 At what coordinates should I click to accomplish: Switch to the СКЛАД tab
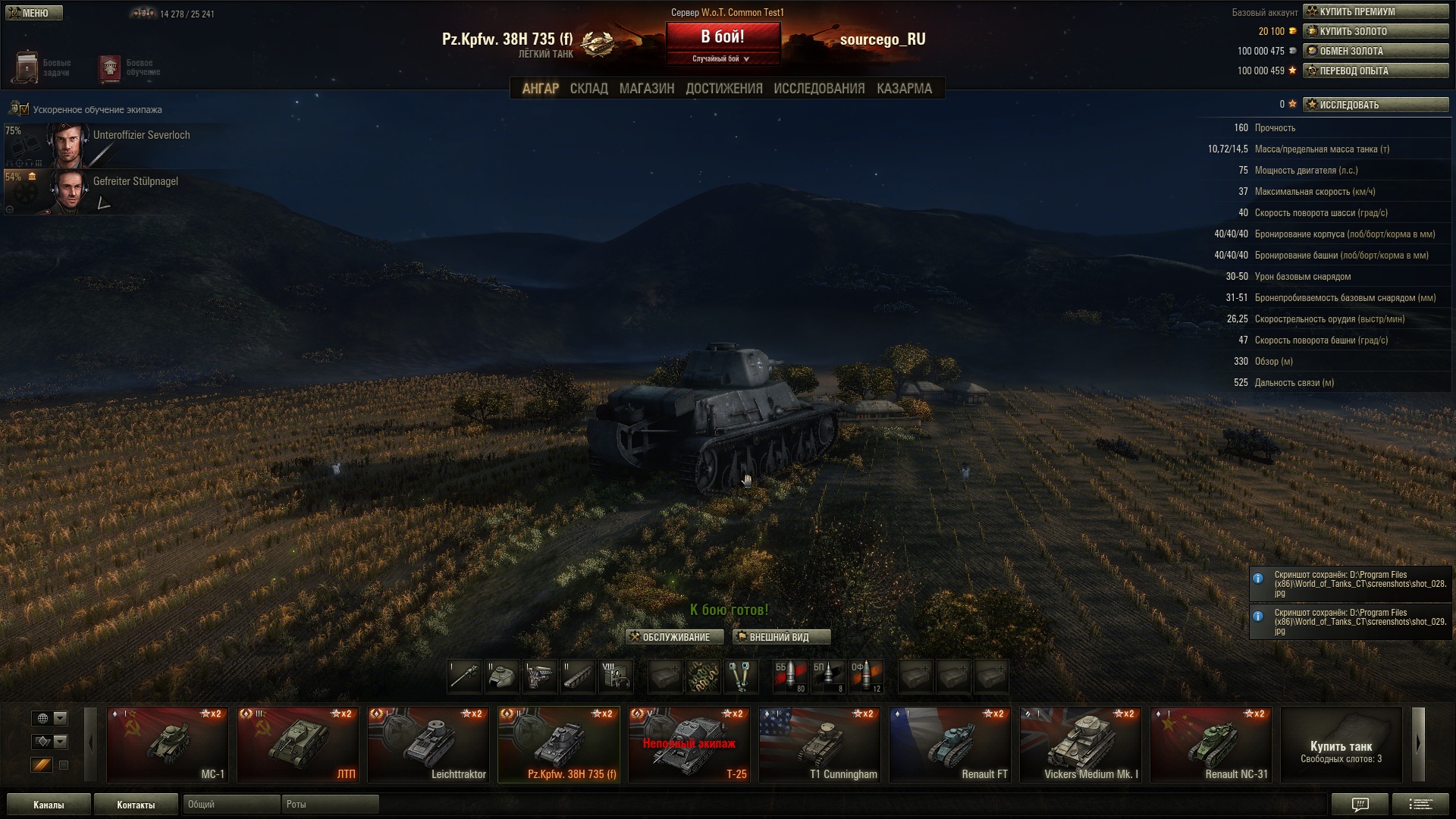point(588,89)
